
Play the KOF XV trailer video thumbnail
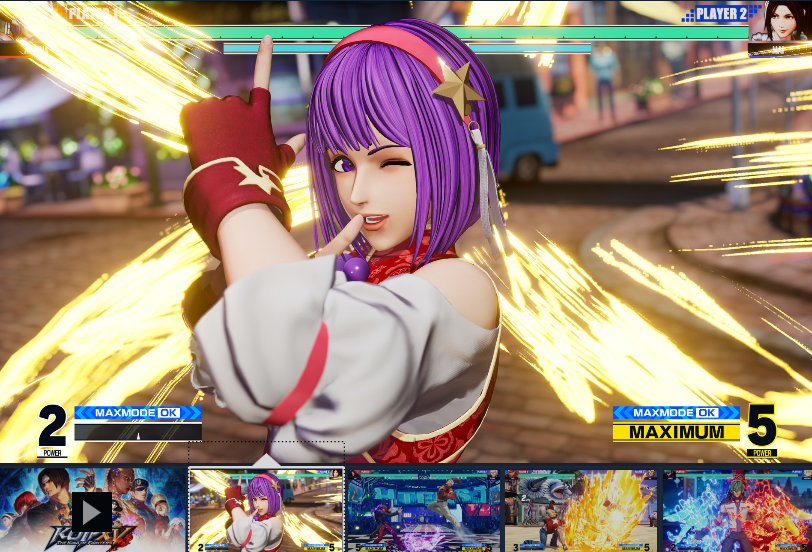click(x=92, y=511)
